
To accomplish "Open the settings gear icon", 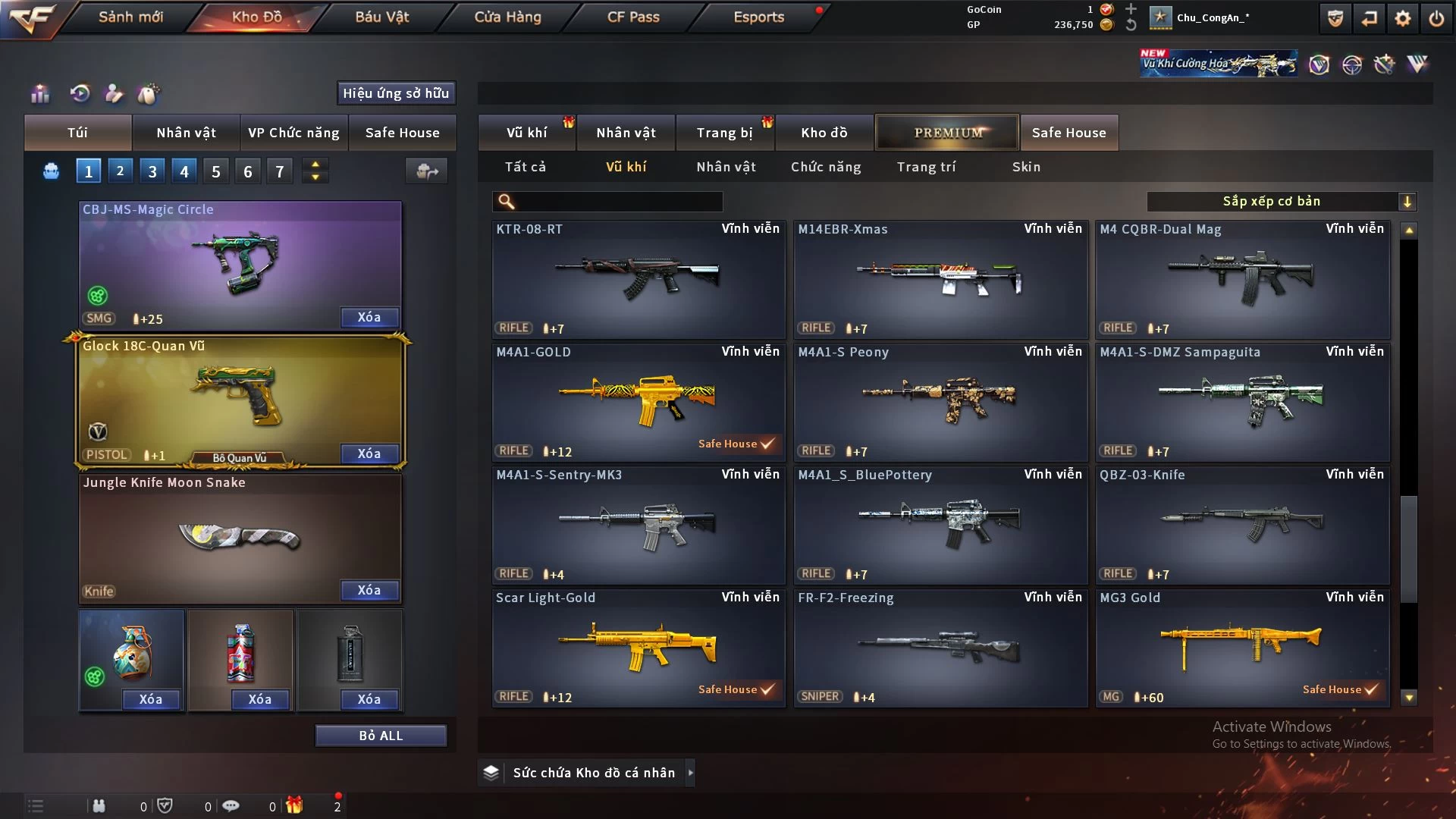I will coord(1403,18).
